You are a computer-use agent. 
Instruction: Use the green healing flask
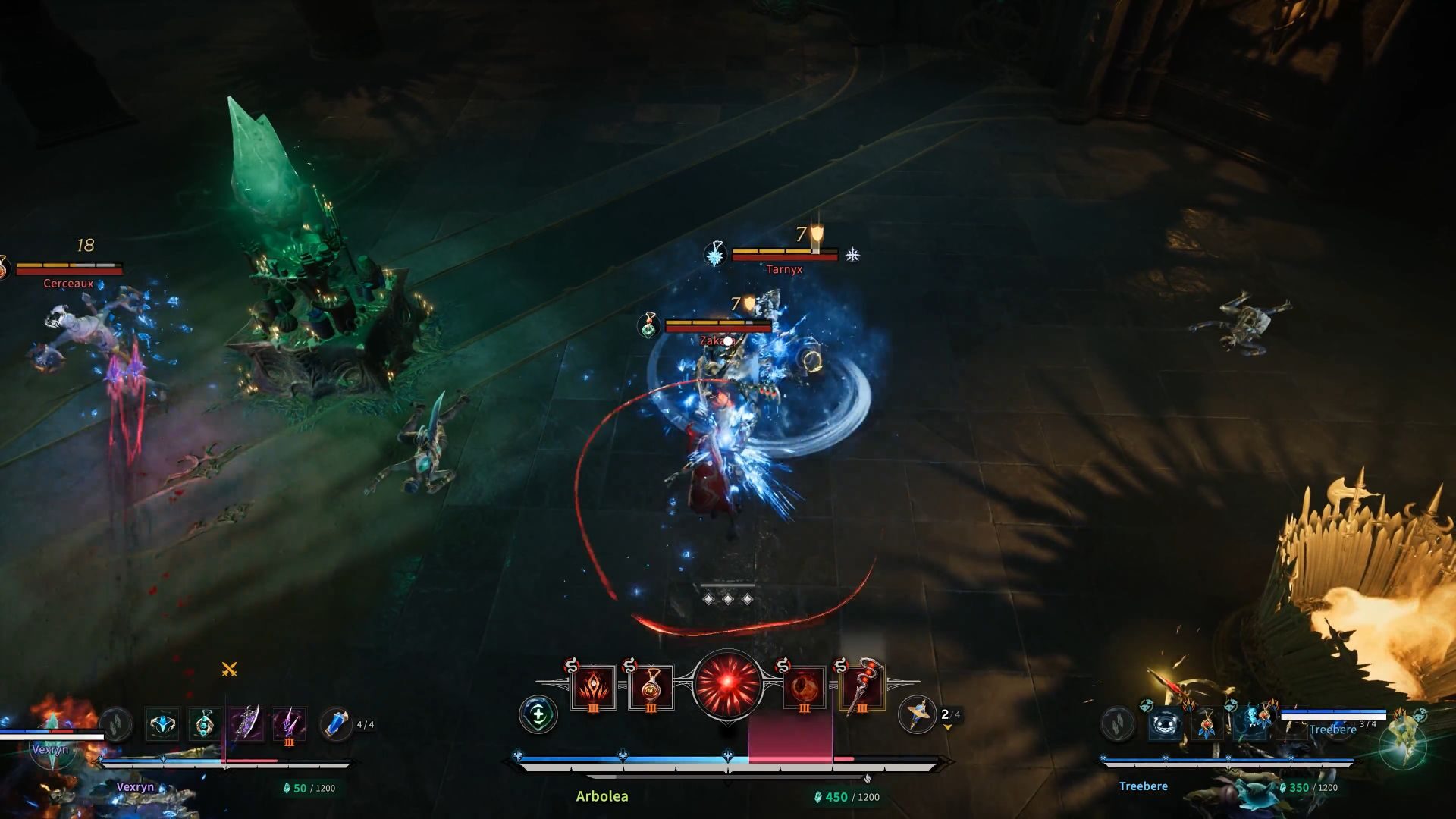[x=538, y=714]
